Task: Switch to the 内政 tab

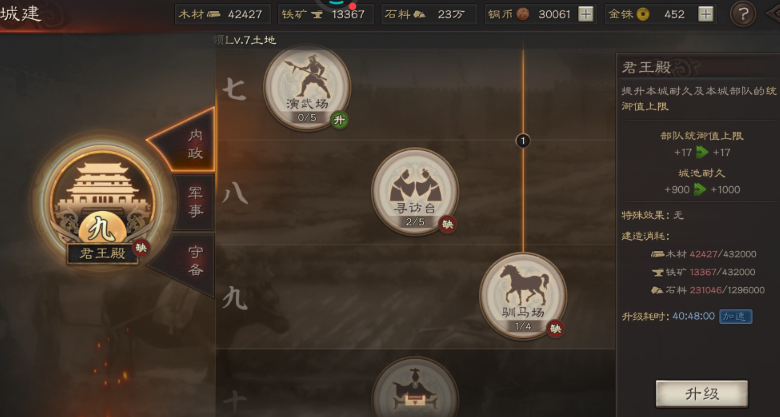Action: point(193,142)
